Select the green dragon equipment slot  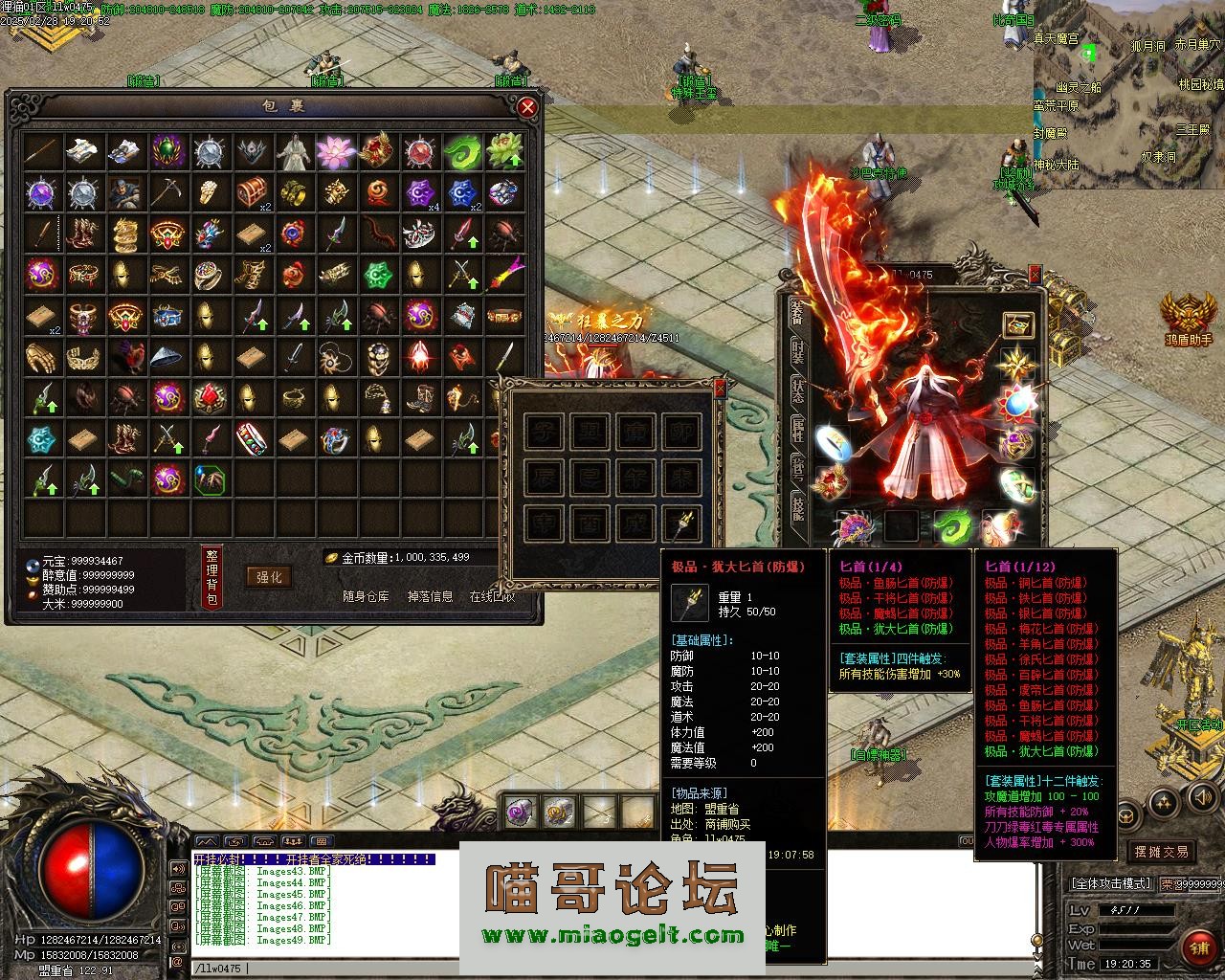(x=951, y=525)
